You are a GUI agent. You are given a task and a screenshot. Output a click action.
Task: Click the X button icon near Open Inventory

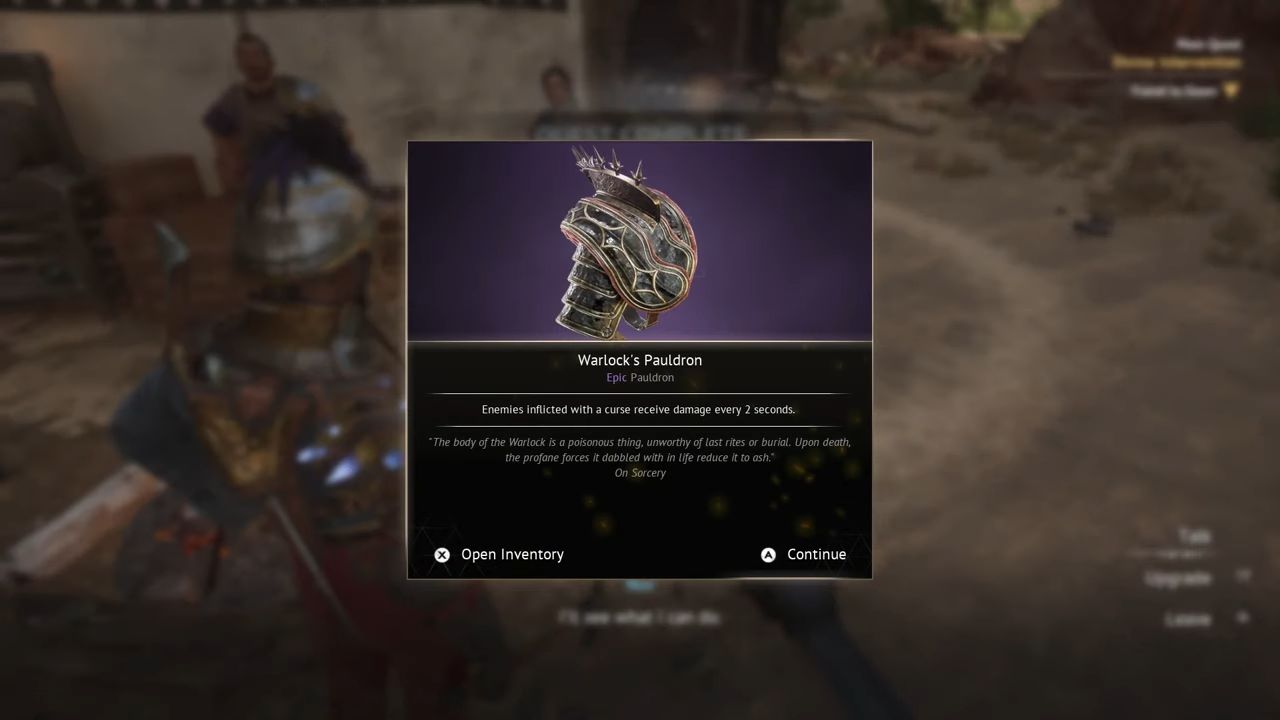442,554
